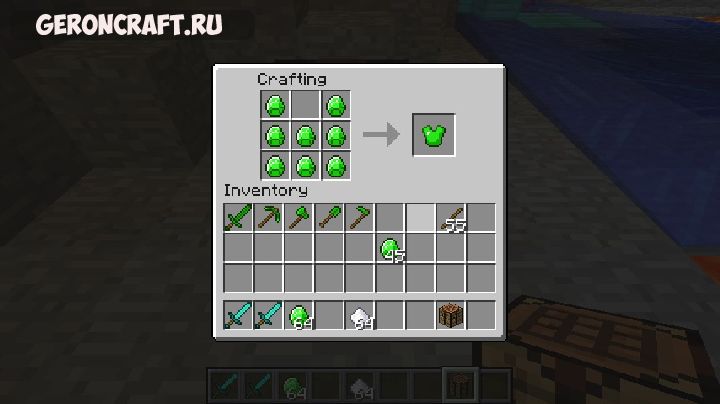This screenshot has width=720, height=404.
Task: Select the emerald sword in inventory
Action: [238, 217]
